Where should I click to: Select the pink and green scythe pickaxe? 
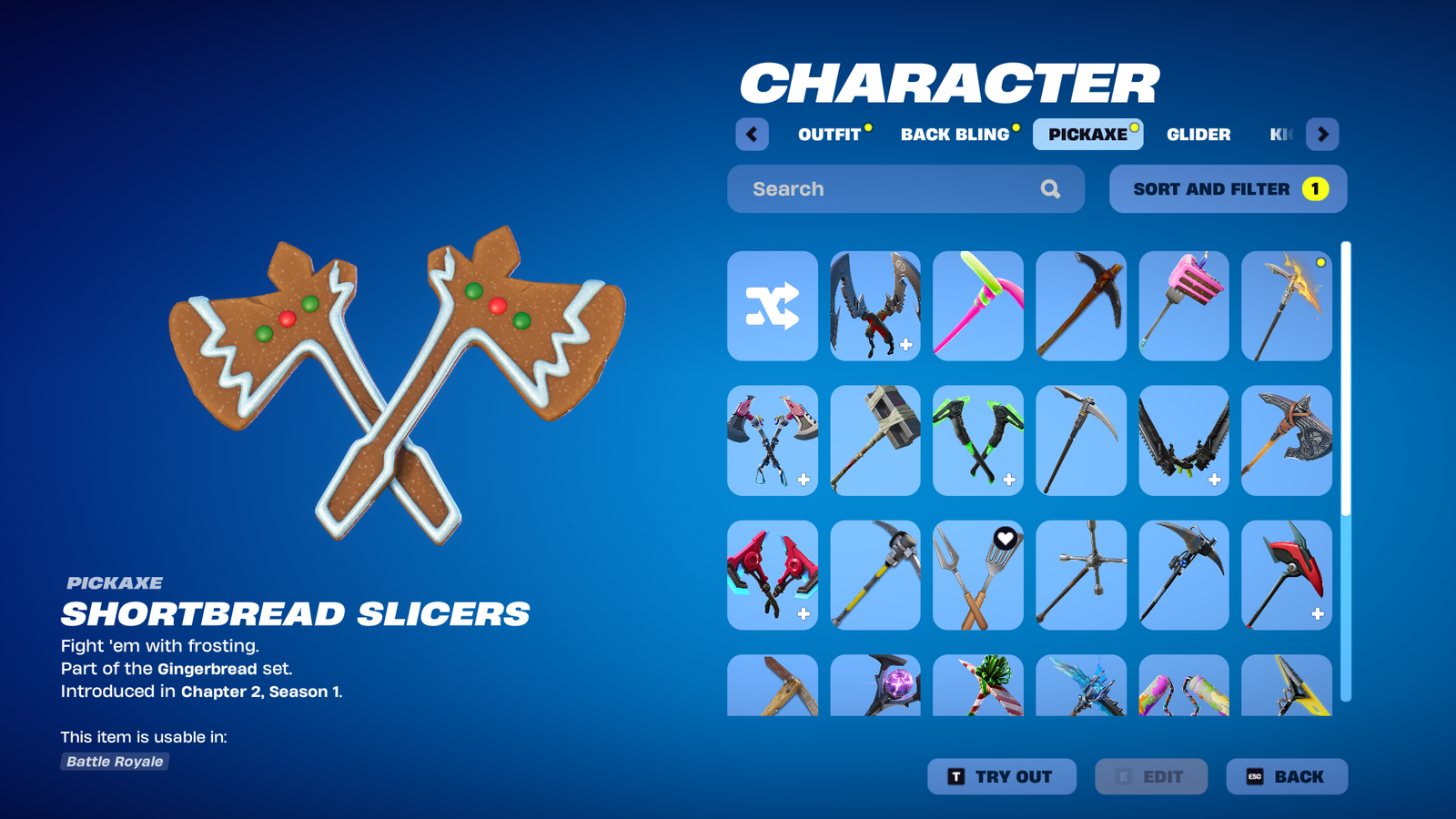978,306
